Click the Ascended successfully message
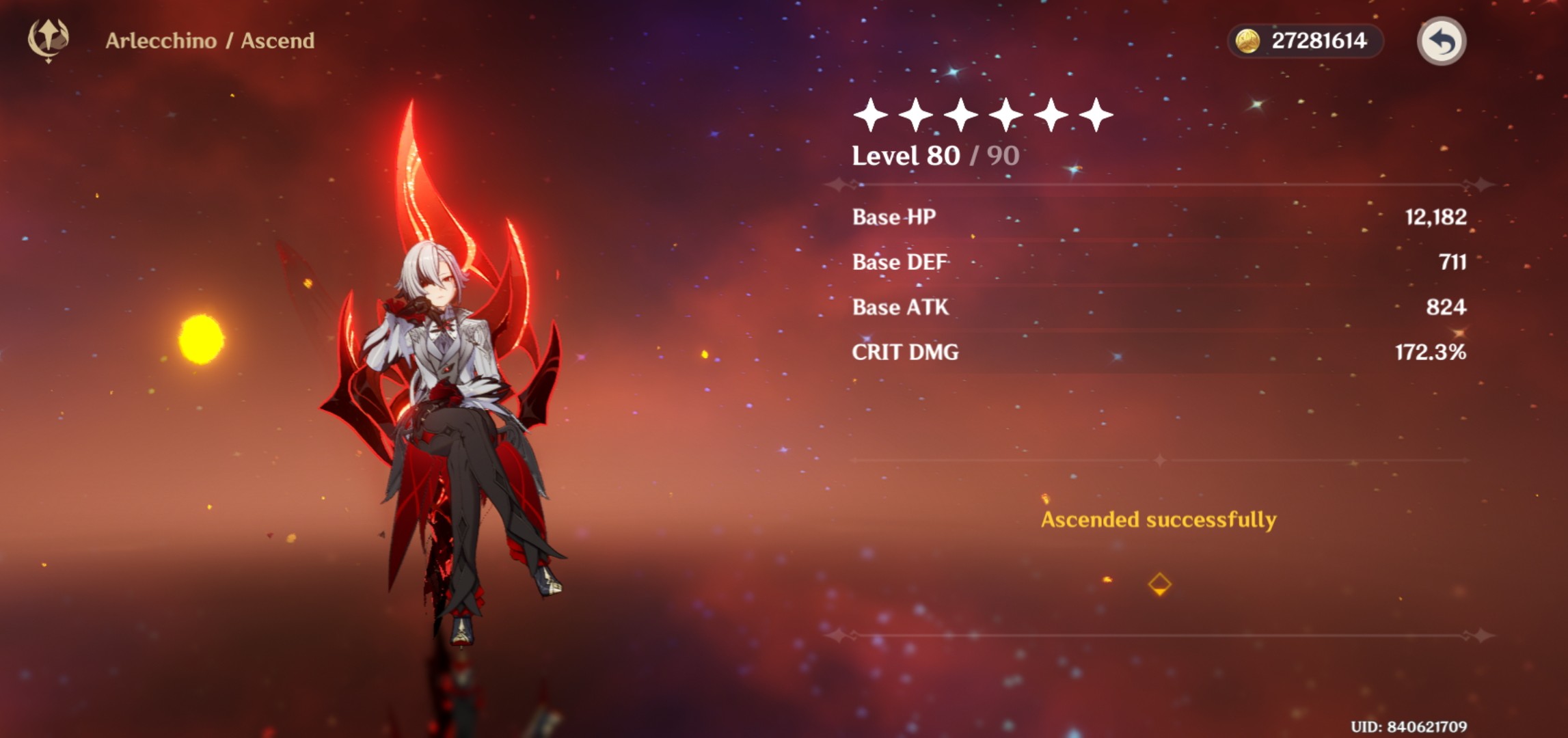Image resolution: width=1568 pixels, height=738 pixels. (x=1157, y=519)
